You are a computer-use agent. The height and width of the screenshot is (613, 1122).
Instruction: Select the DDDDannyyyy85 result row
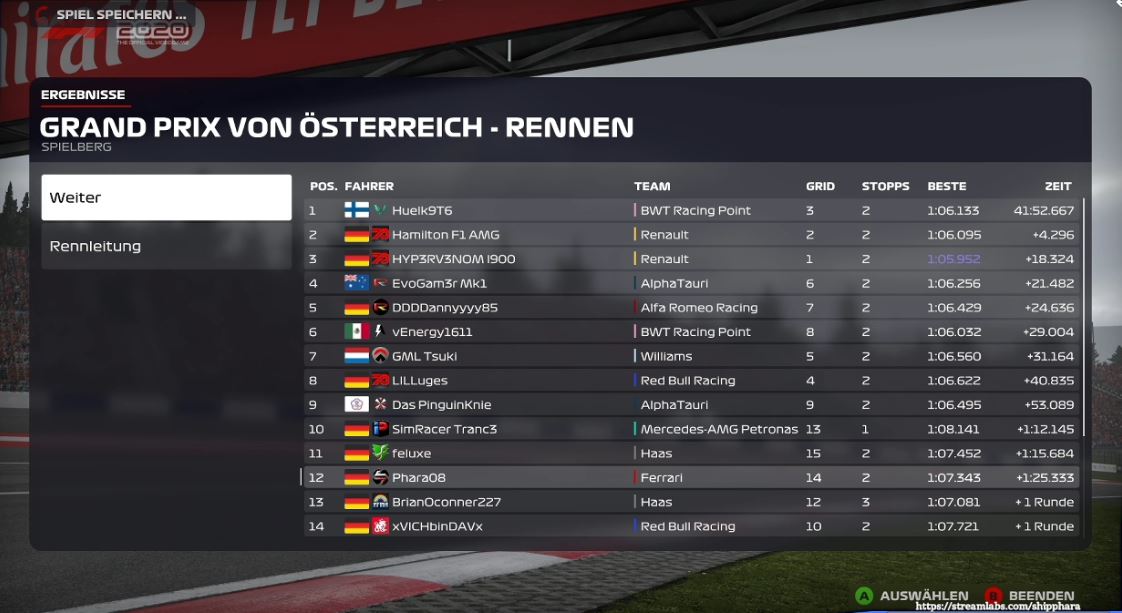pos(690,308)
